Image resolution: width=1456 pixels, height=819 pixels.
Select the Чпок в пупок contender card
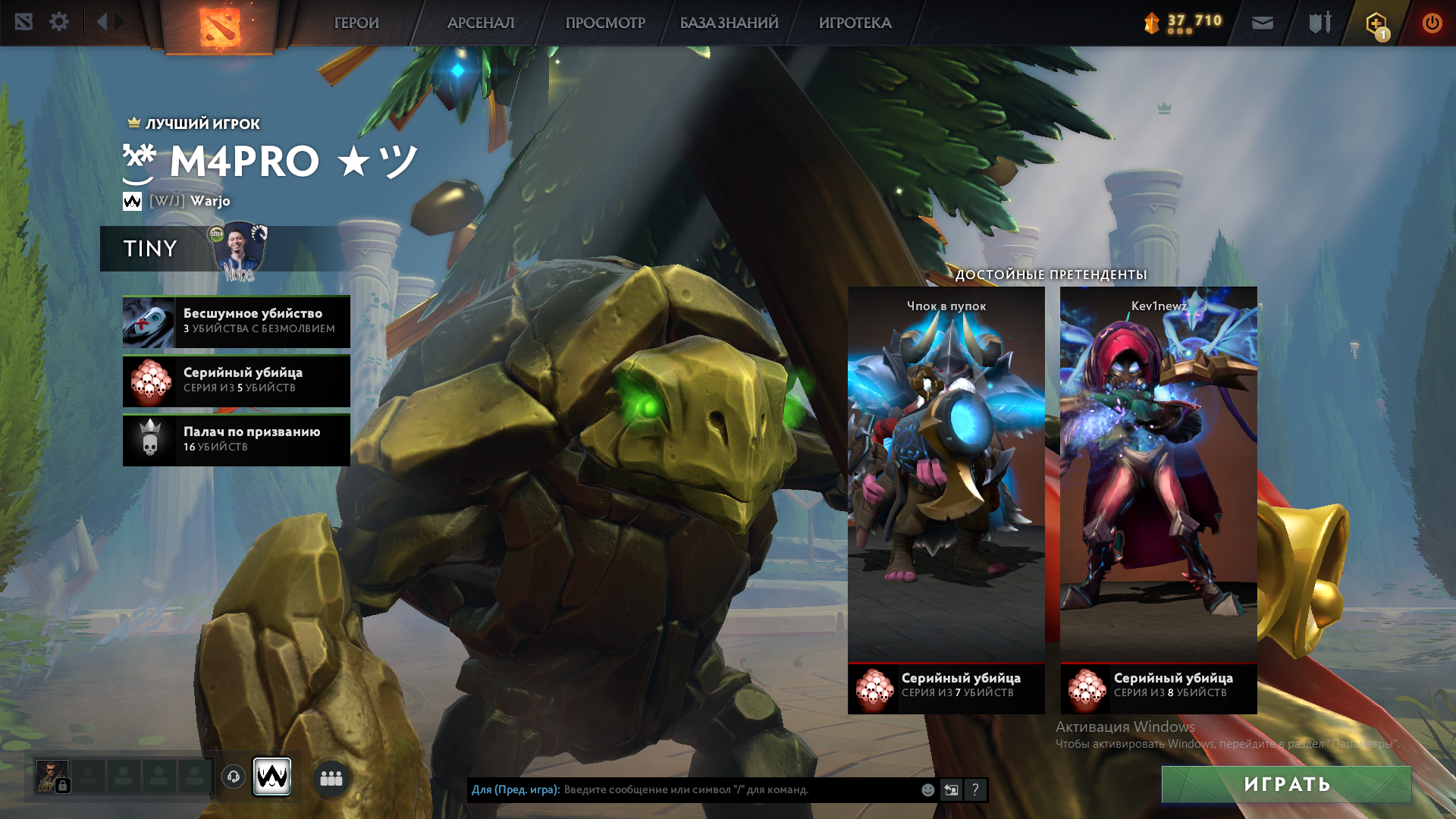[x=946, y=485]
